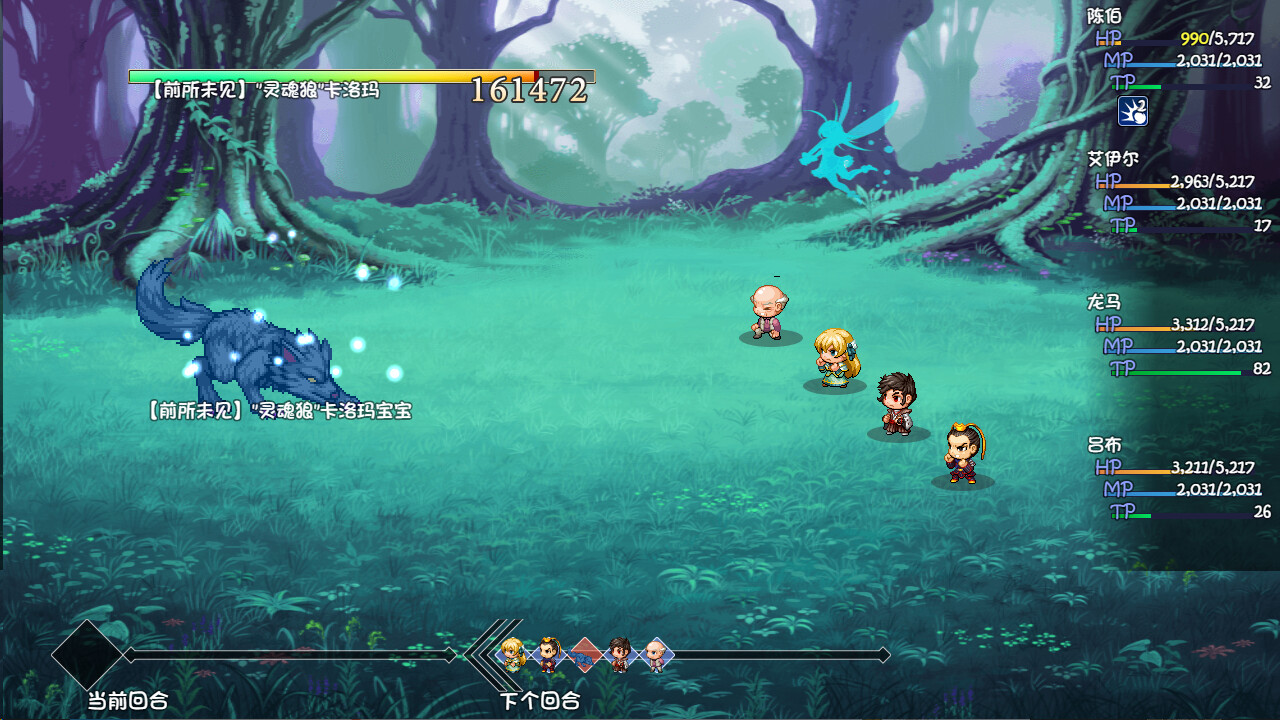This screenshot has height=720, width=1280.
Task: Inspect the impact status icon under 陈伯
Action: pyautogui.click(x=1132, y=110)
